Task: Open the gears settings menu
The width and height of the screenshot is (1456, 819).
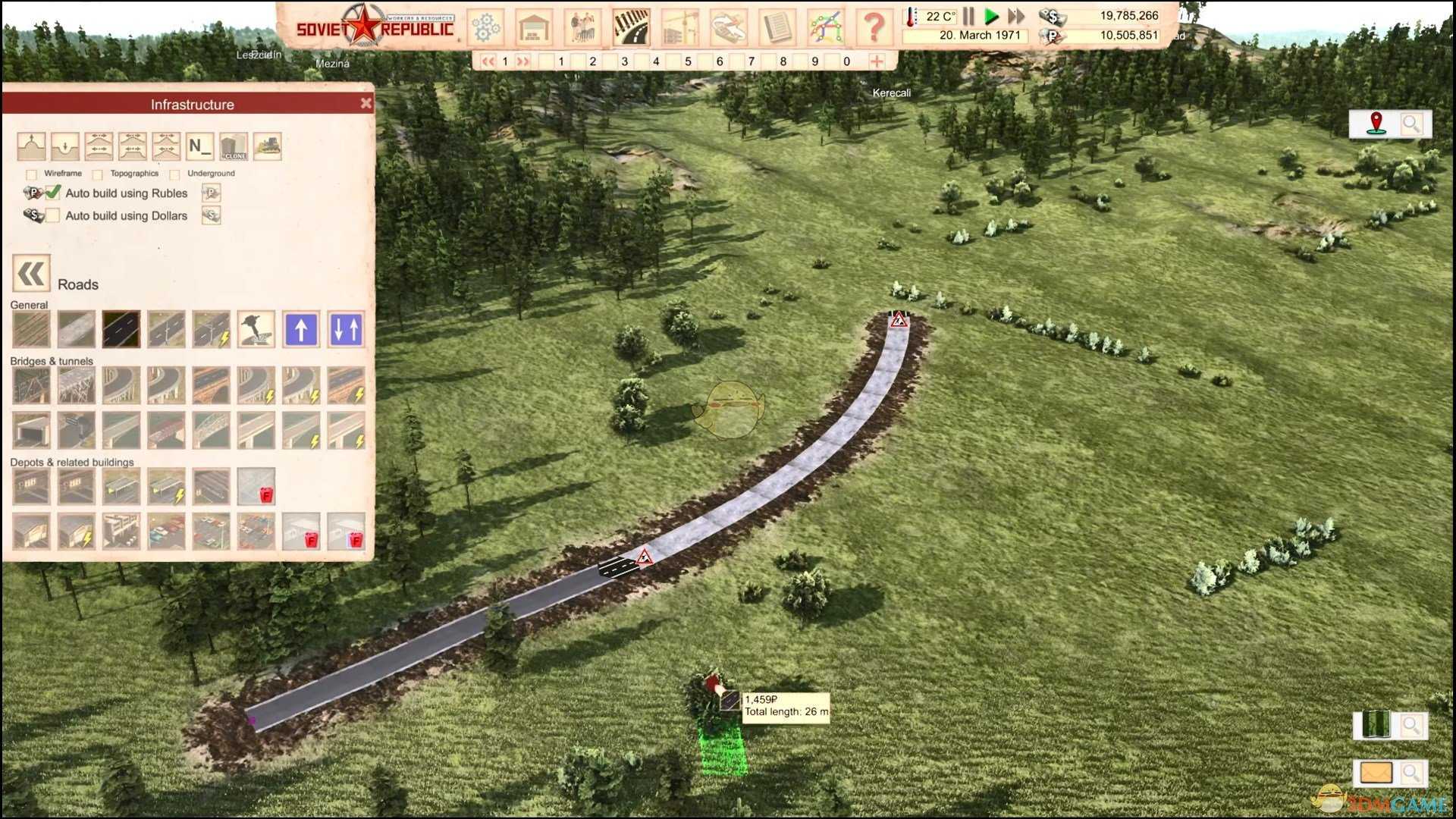Action: tap(485, 27)
